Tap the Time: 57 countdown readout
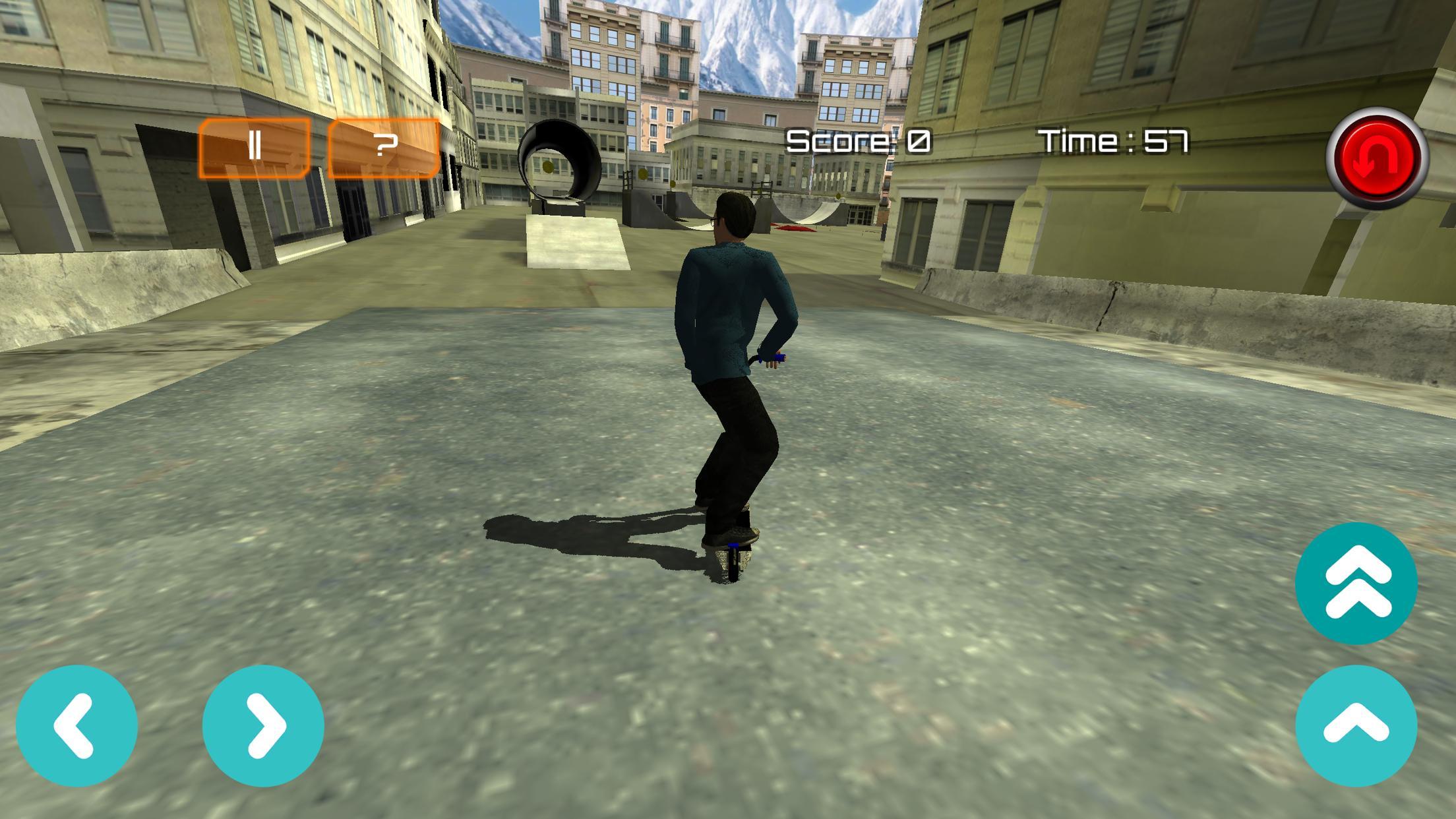The height and width of the screenshot is (819, 1456). click(x=1113, y=140)
